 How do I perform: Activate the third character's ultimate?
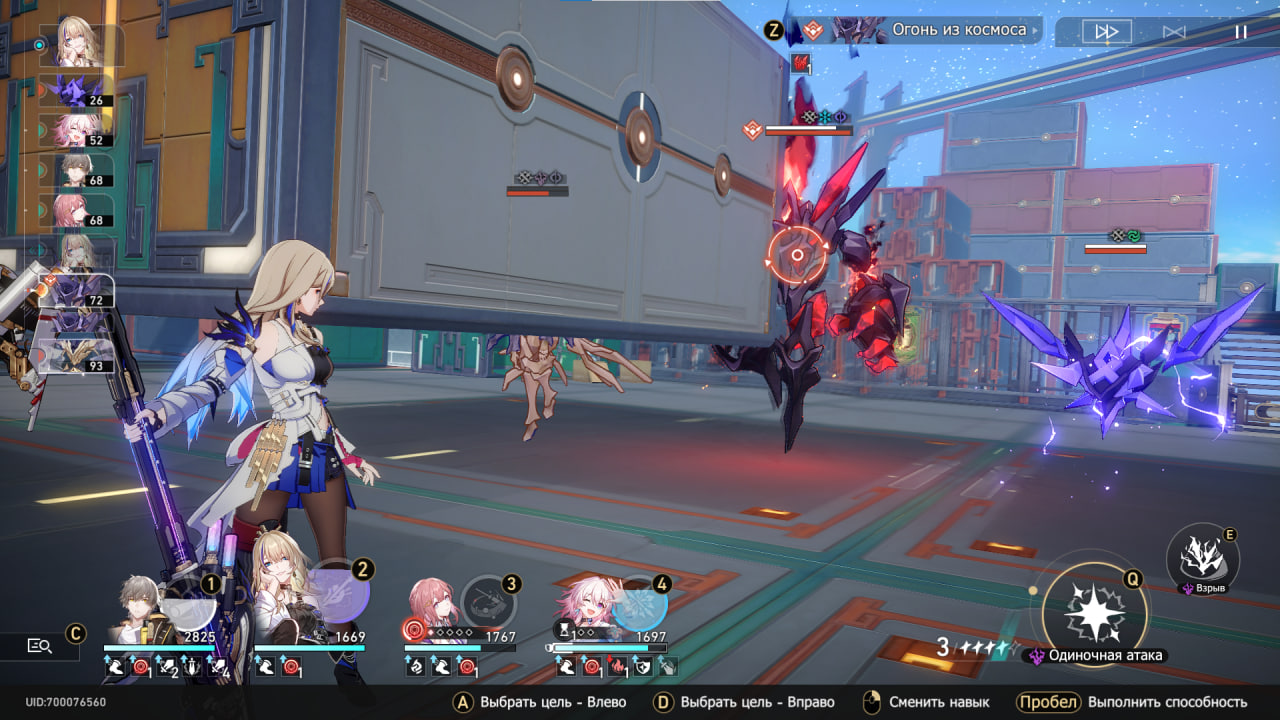489,603
